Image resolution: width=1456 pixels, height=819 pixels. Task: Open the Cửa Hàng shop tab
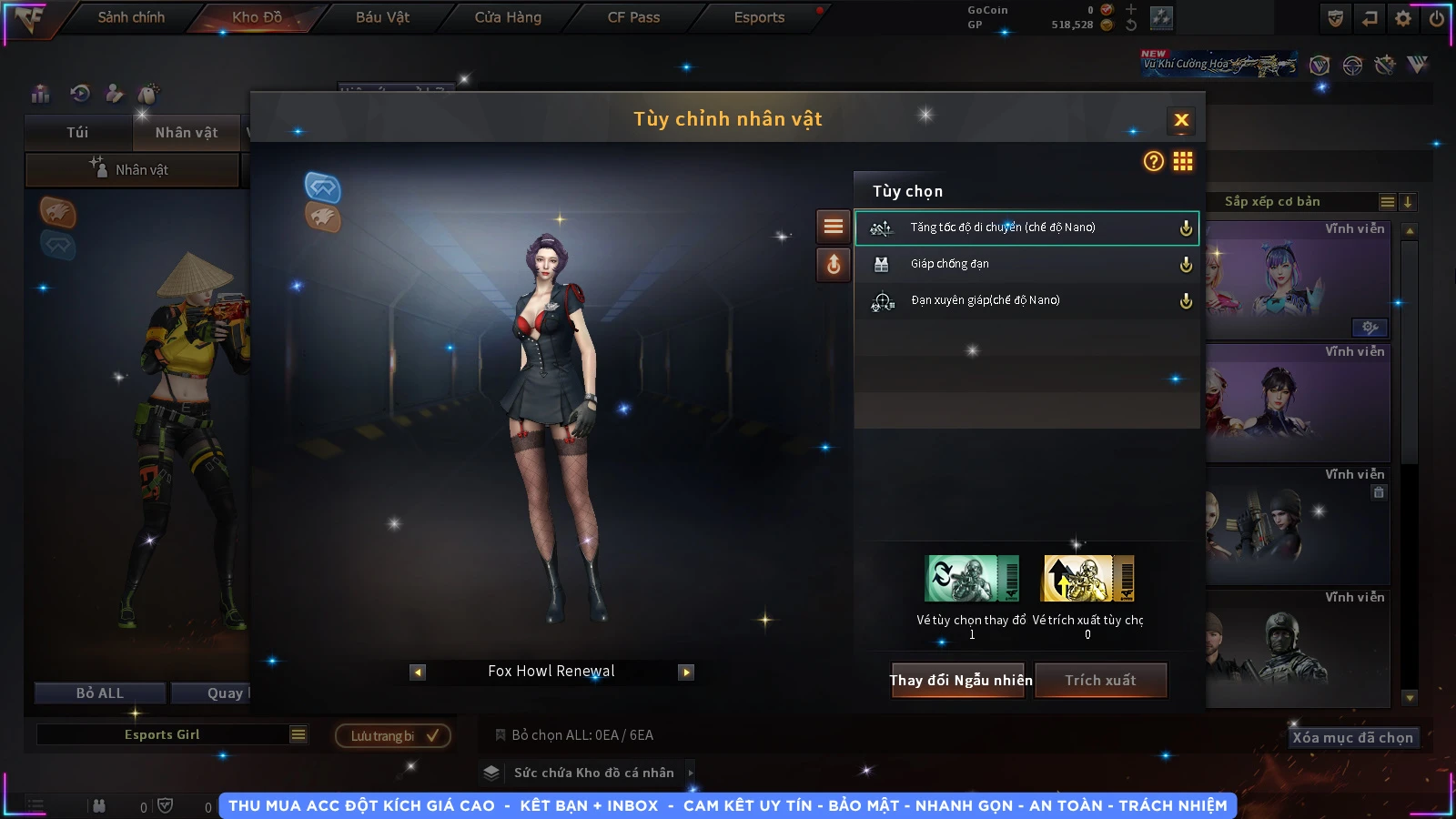pos(508,17)
